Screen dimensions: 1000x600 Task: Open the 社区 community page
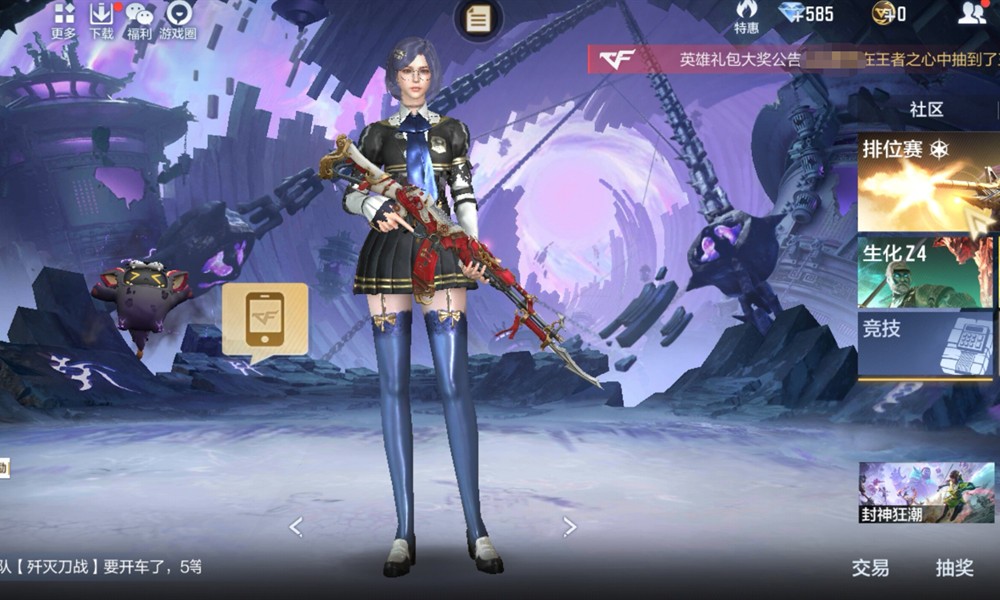(926, 109)
